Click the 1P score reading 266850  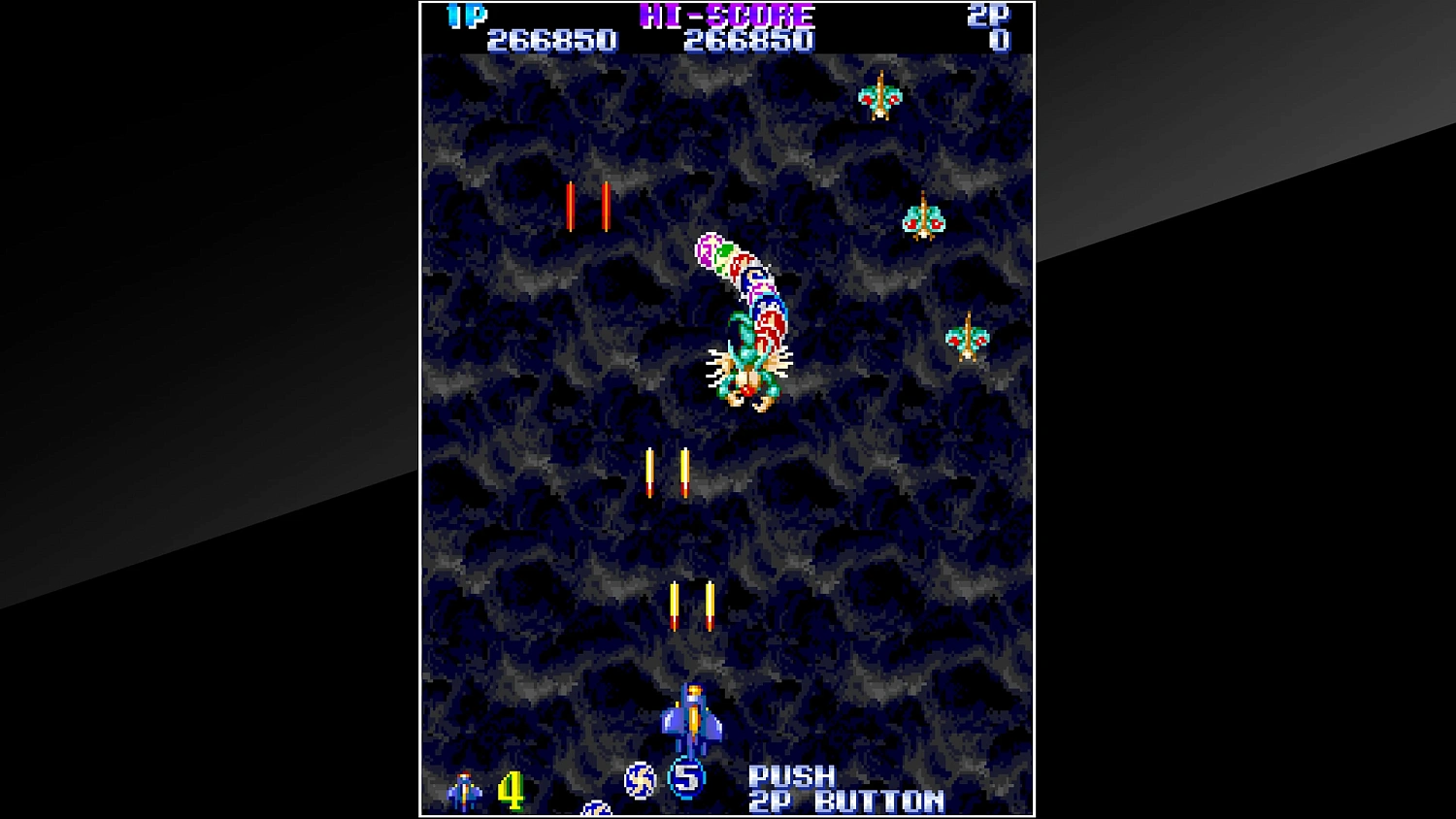tap(552, 39)
